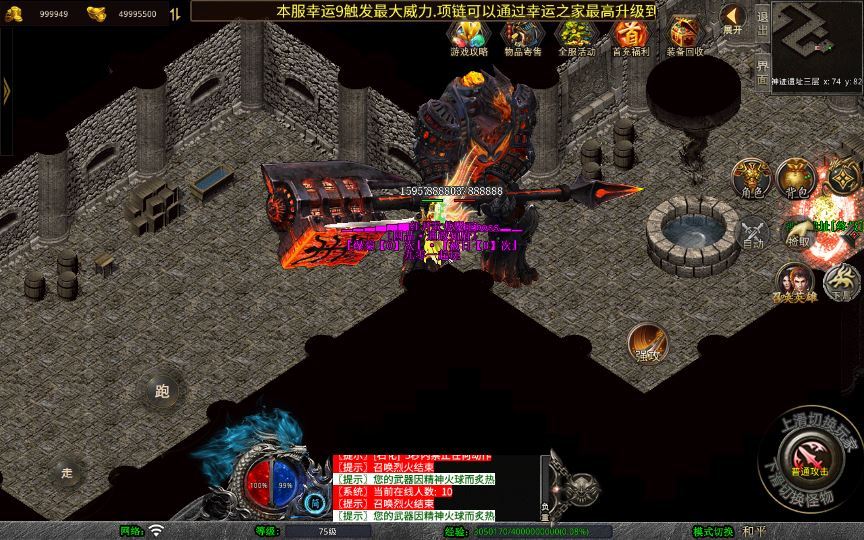The image size is (864, 540).
Task: Open the 物品寄售 consignment shop
Action: point(521,38)
